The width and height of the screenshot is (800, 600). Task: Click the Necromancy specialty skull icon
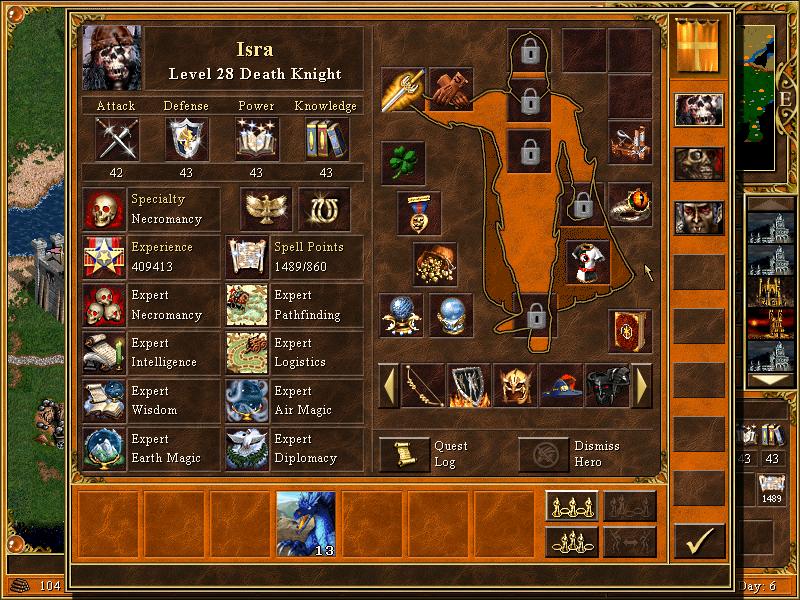click(x=103, y=209)
